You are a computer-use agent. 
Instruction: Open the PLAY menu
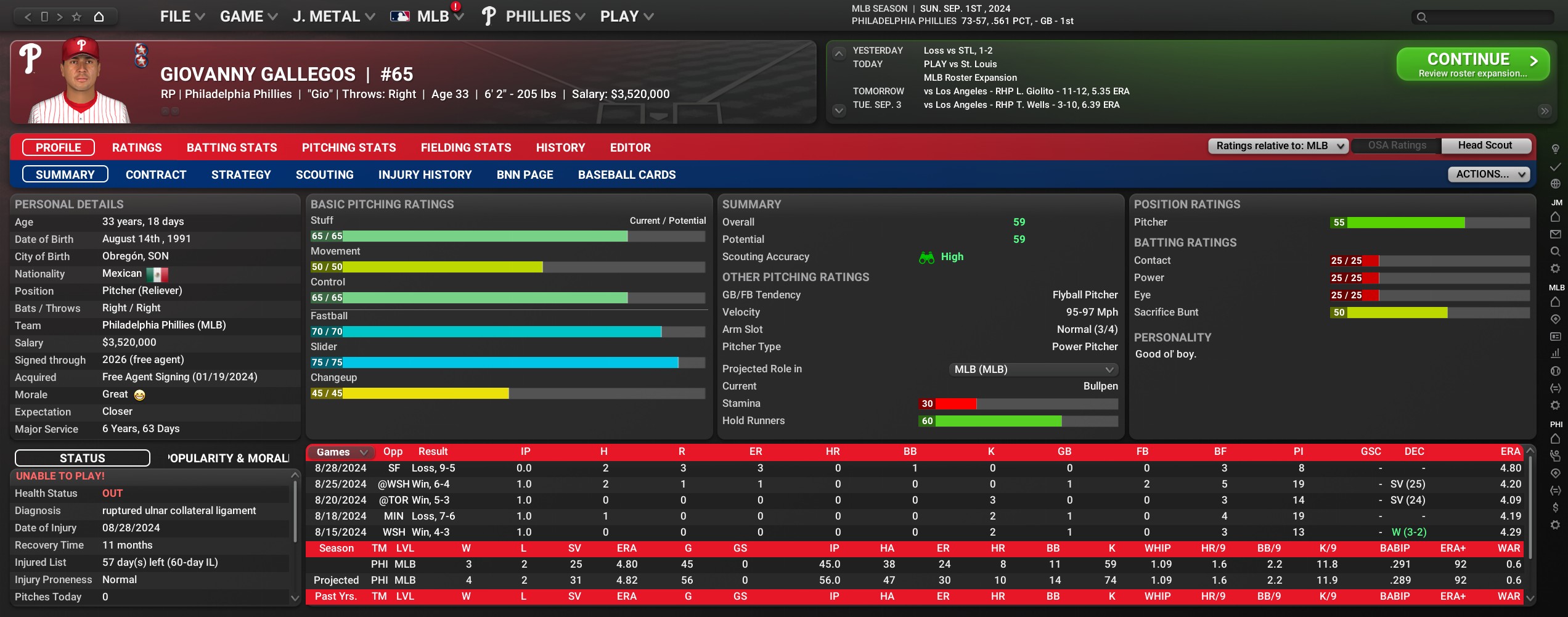[626, 17]
